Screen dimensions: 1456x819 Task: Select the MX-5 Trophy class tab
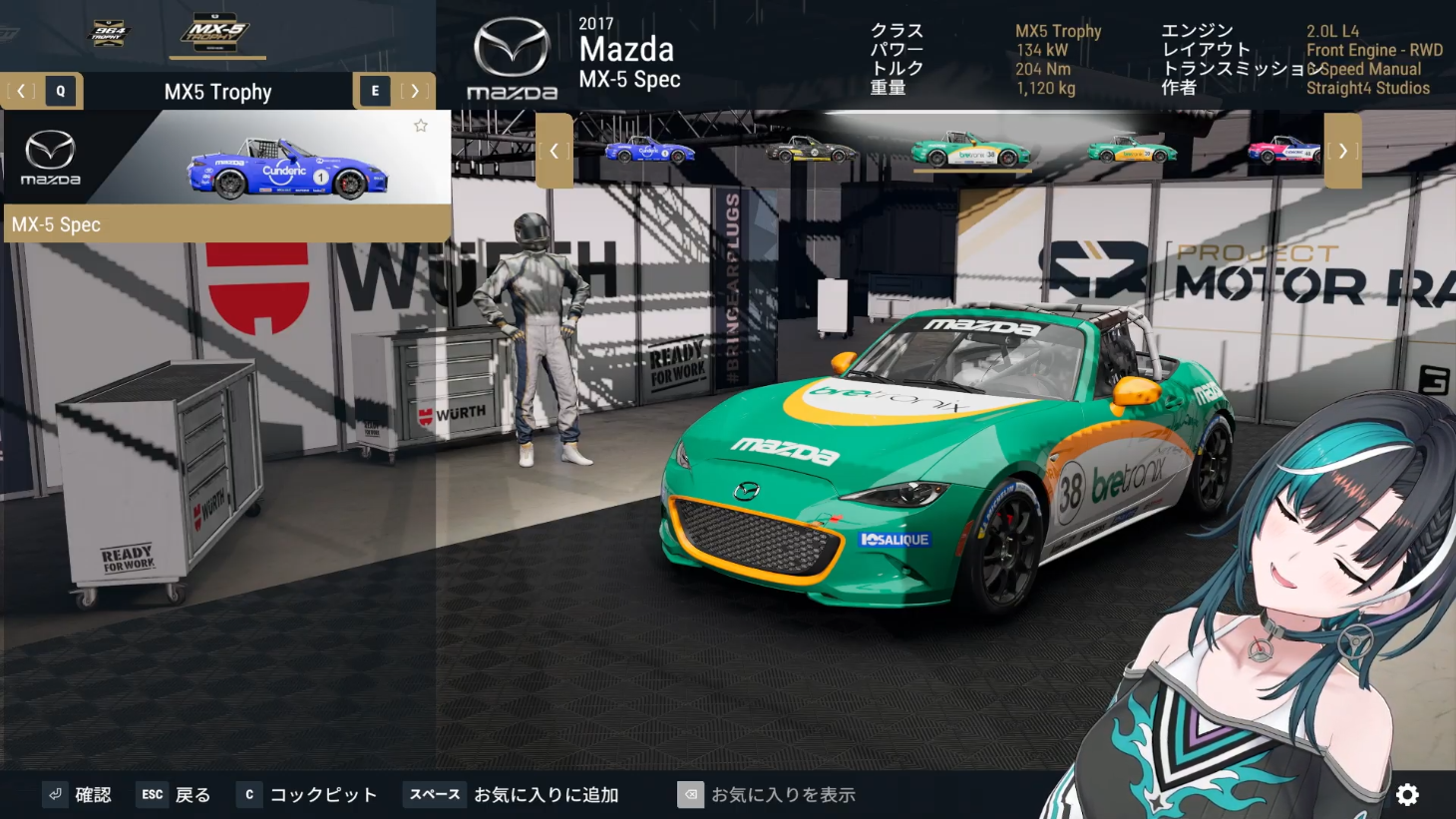pos(215,33)
